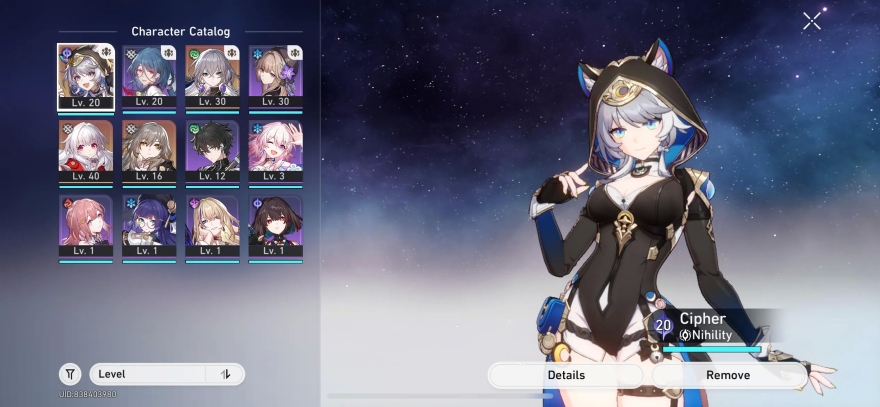Image resolution: width=880 pixels, height=407 pixels.
Task: Remove Cipher from the selection
Action: coord(727,375)
